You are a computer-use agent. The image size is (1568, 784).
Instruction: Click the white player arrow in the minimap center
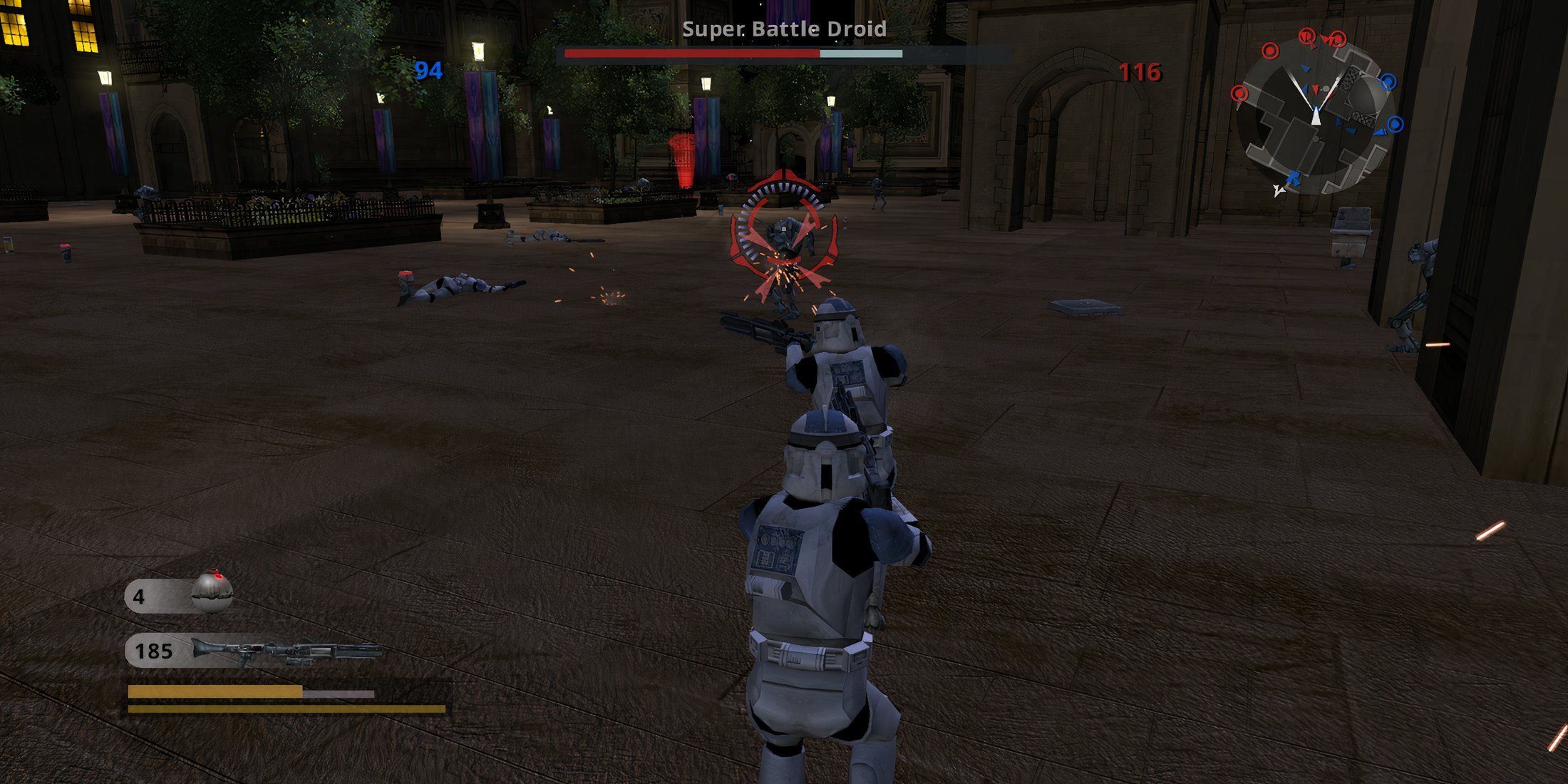(x=1316, y=116)
